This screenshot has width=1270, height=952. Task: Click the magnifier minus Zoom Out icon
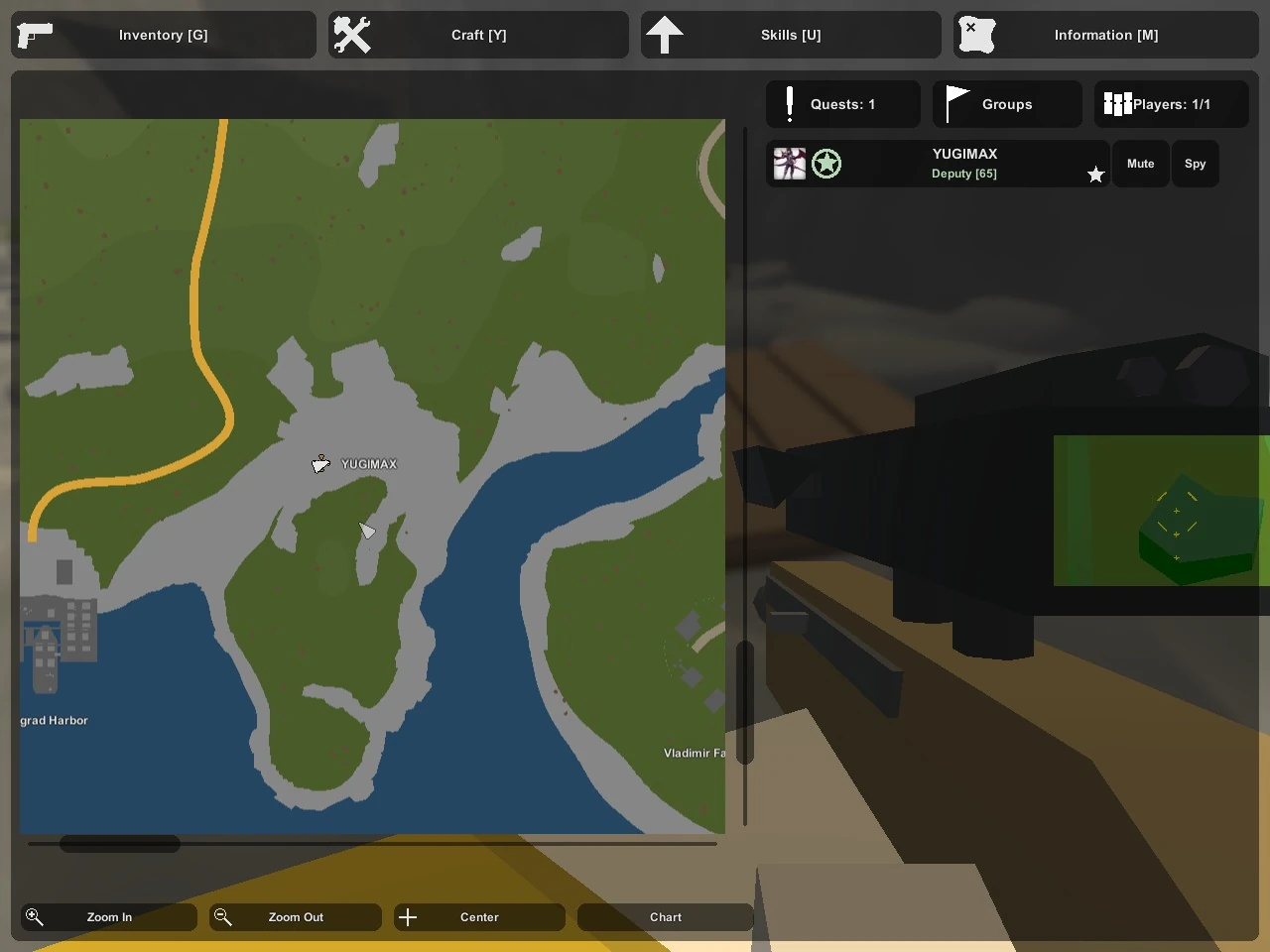click(x=222, y=917)
